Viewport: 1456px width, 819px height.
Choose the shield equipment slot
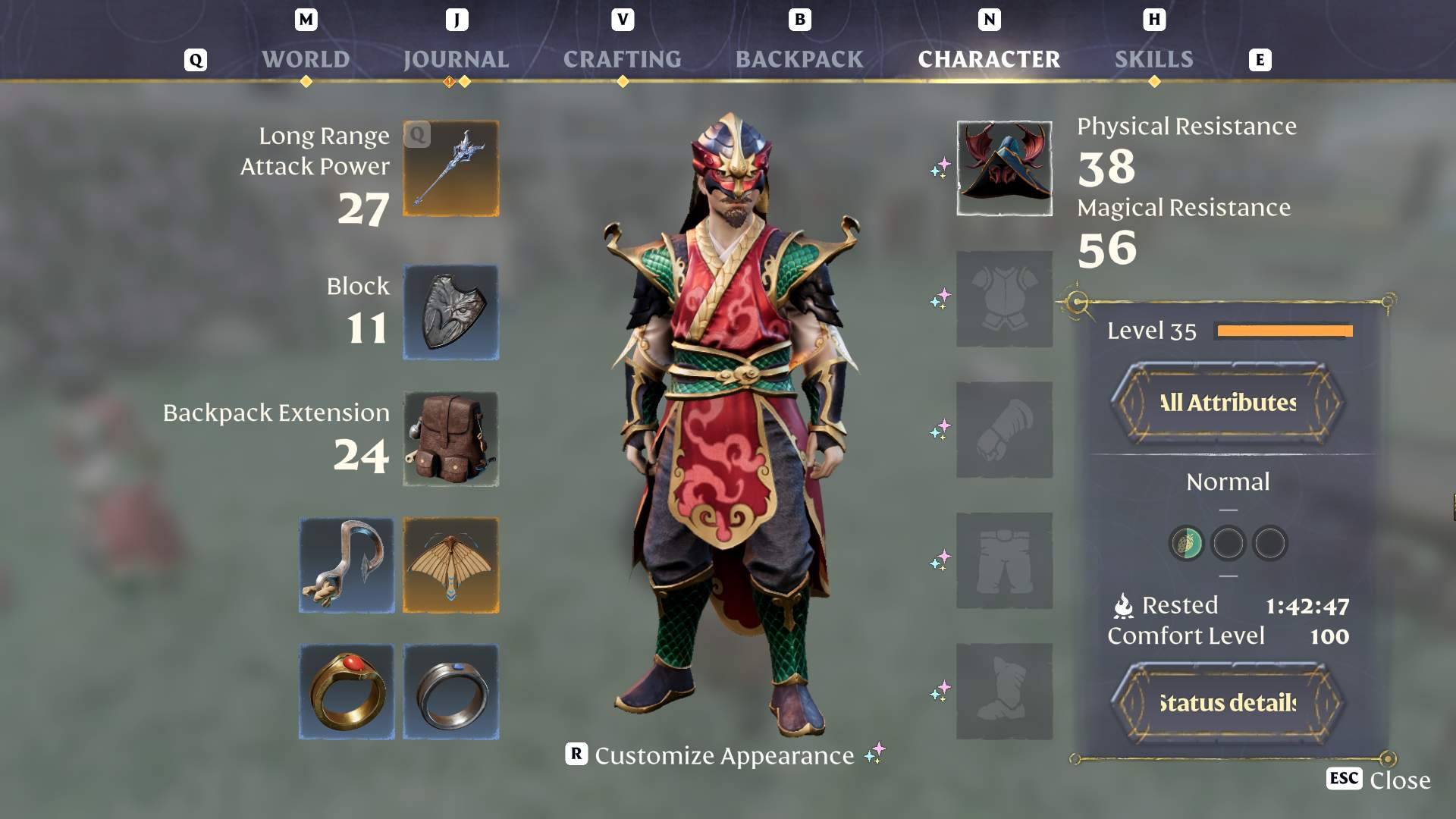click(450, 312)
